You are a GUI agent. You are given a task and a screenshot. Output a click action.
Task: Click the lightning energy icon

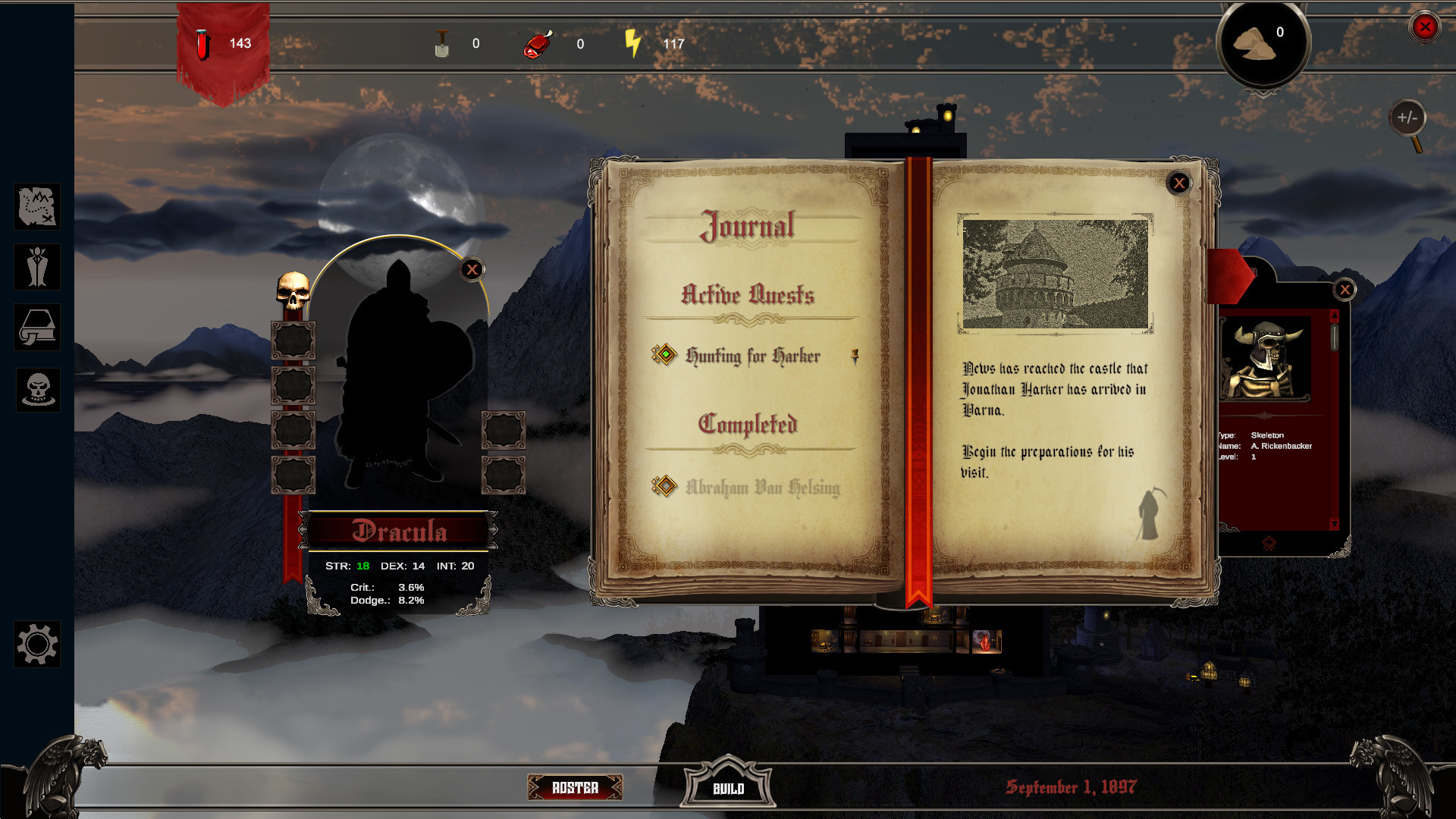coord(634,43)
